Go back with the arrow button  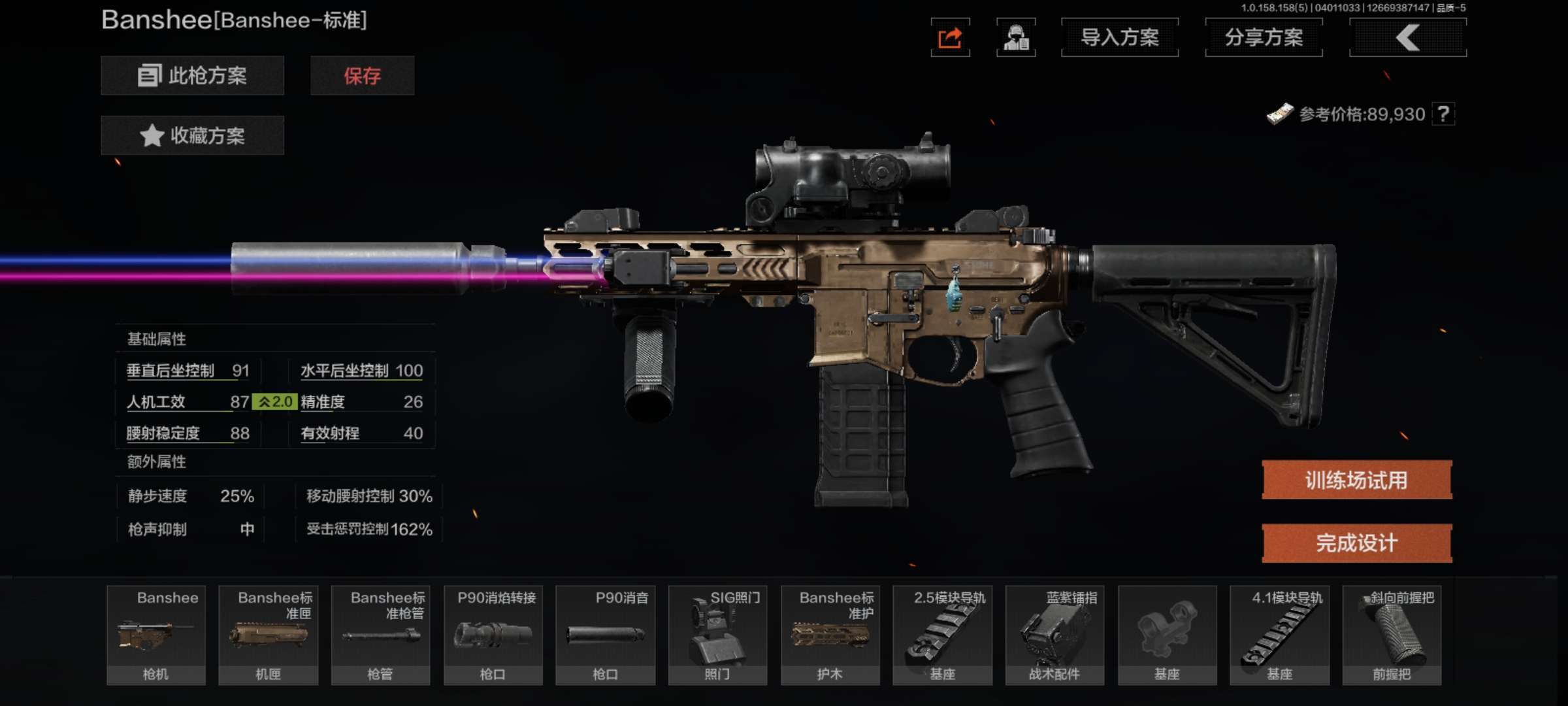coord(1408,38)
